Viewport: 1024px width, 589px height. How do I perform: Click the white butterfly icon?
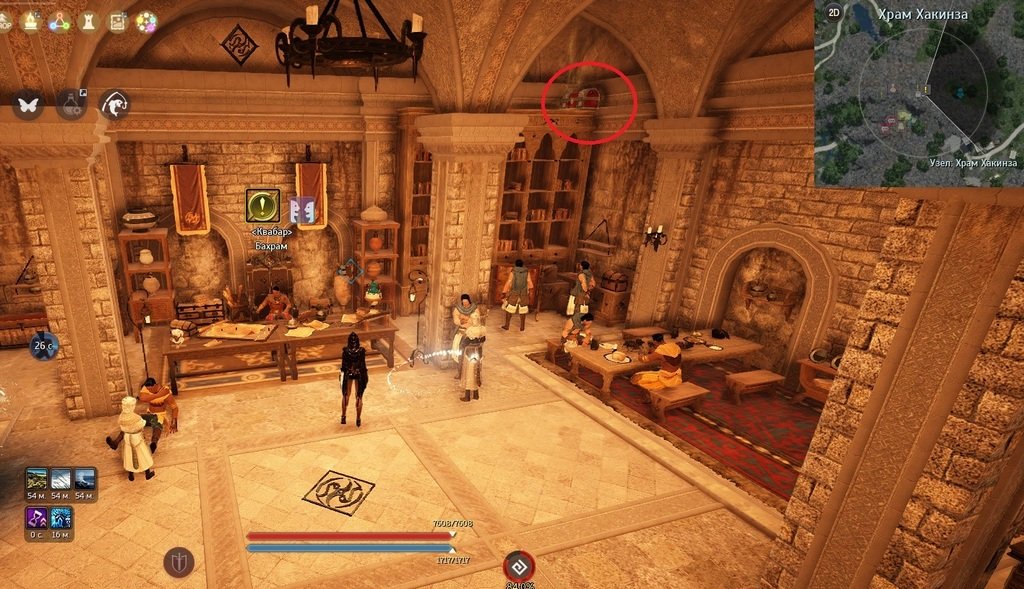pyautogui.click(x=27, y=103)
